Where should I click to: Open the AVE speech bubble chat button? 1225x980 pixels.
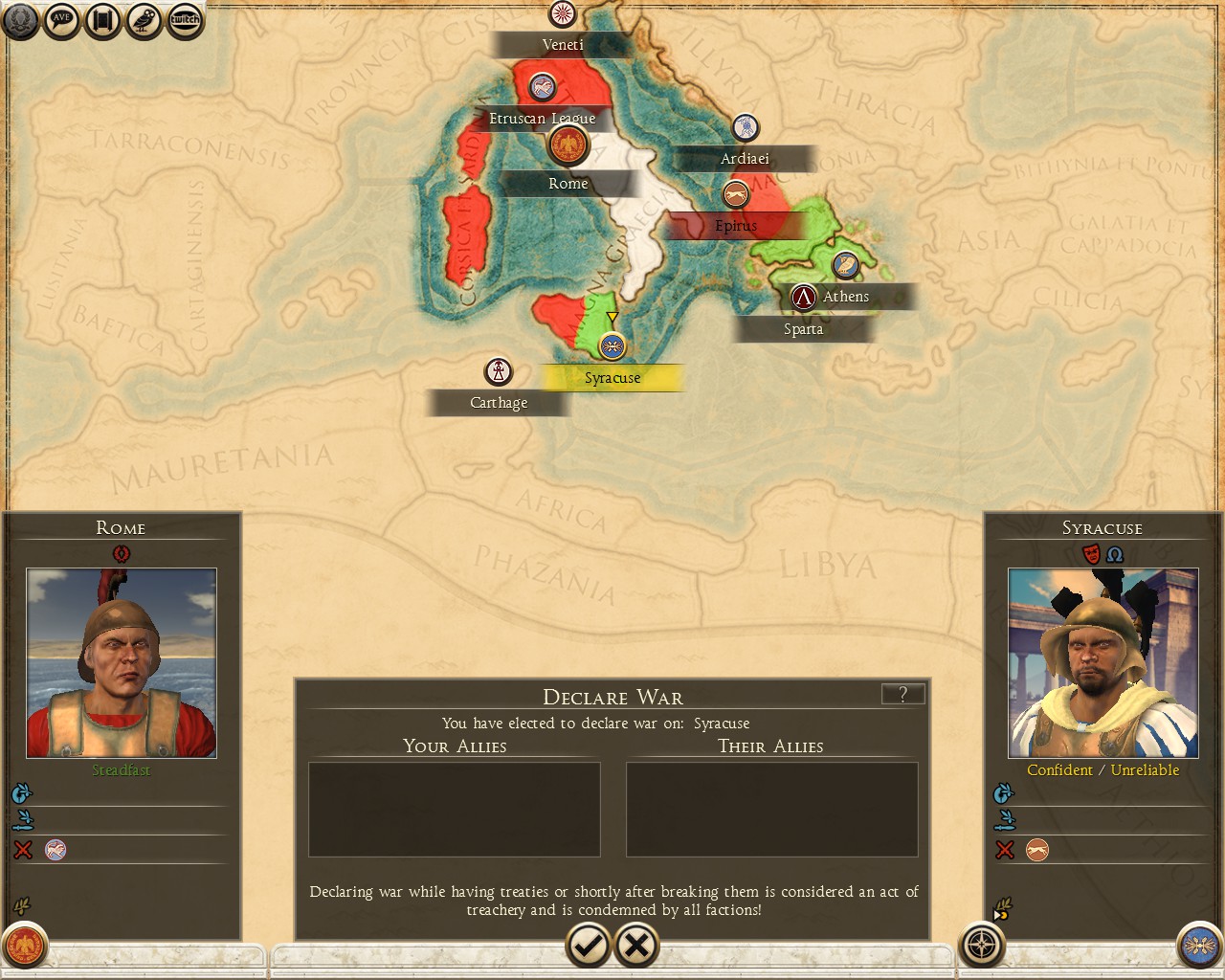(61, 20)
